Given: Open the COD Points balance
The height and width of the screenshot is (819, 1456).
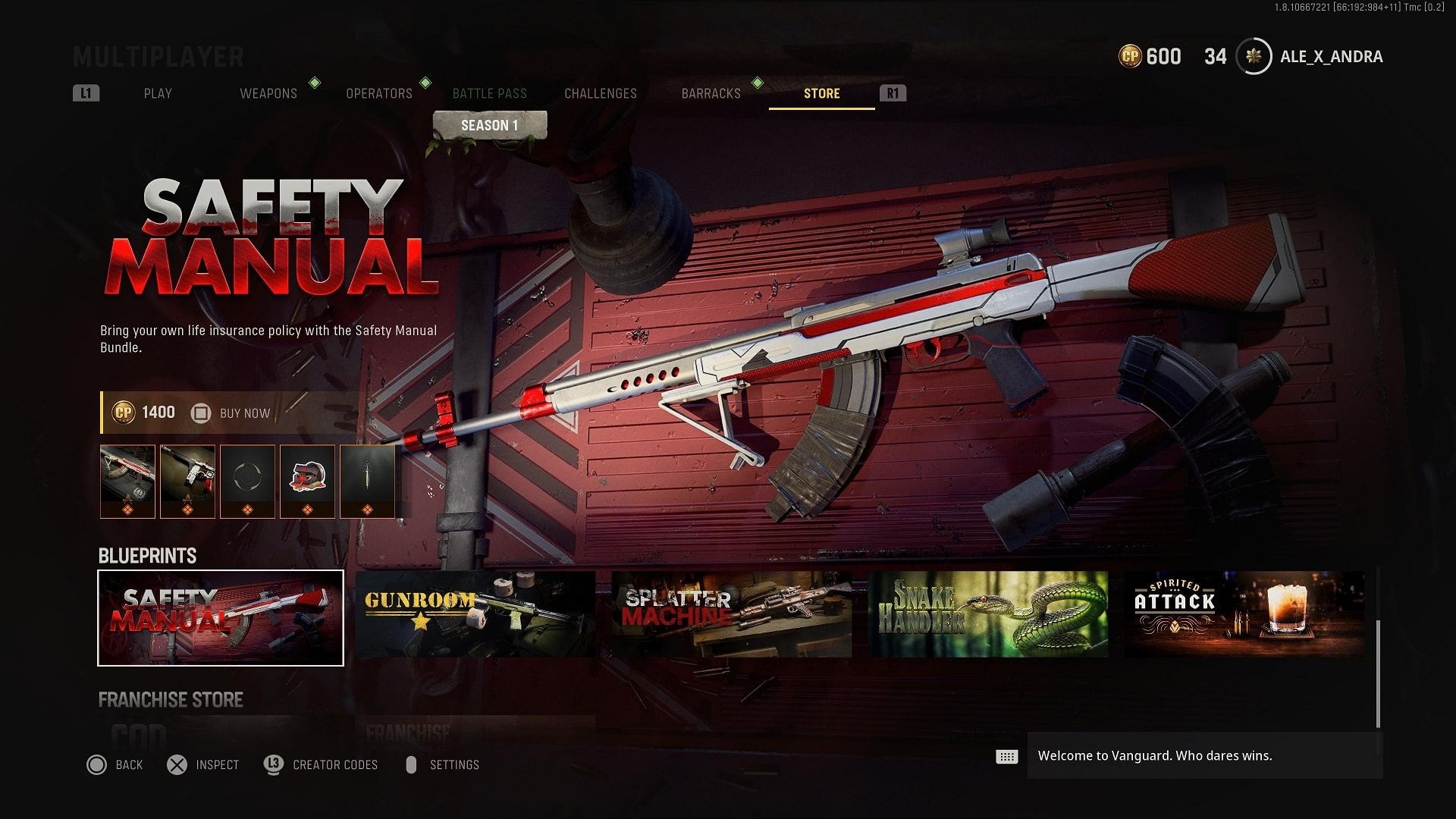Looking at the screenshot, I should tap(1150, 57).
